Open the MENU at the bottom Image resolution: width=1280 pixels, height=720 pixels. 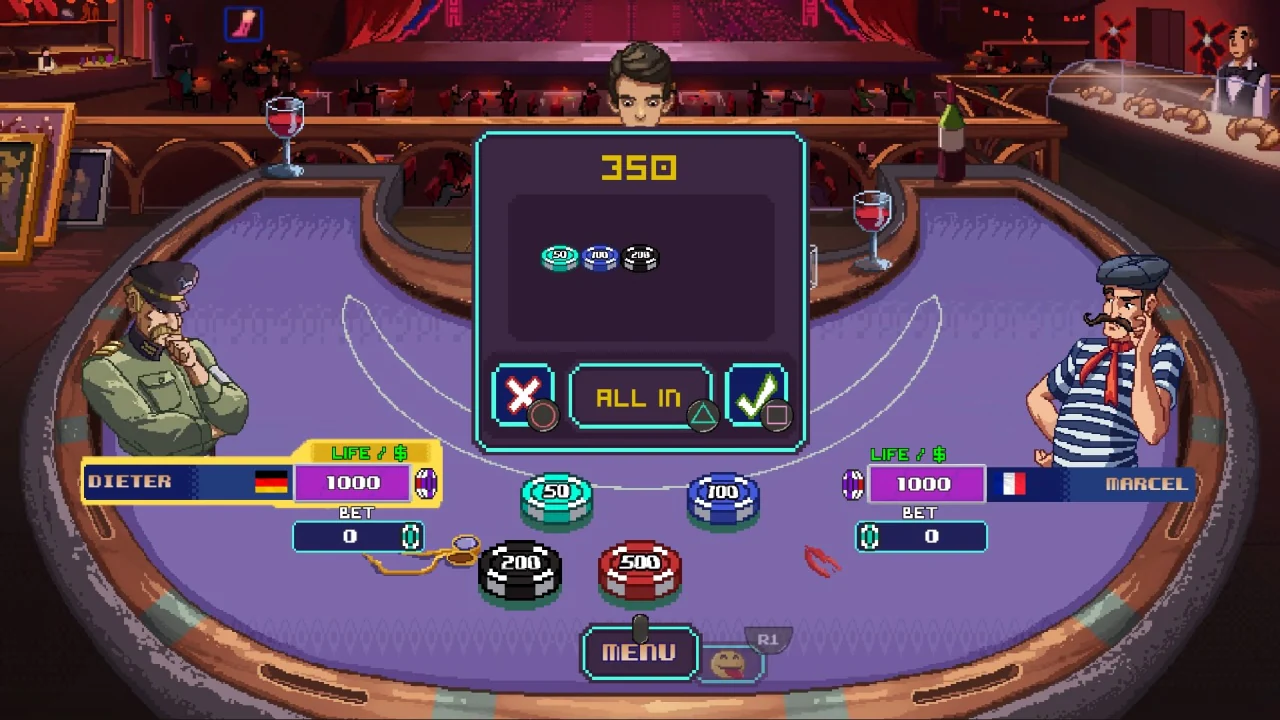(640, 652)
